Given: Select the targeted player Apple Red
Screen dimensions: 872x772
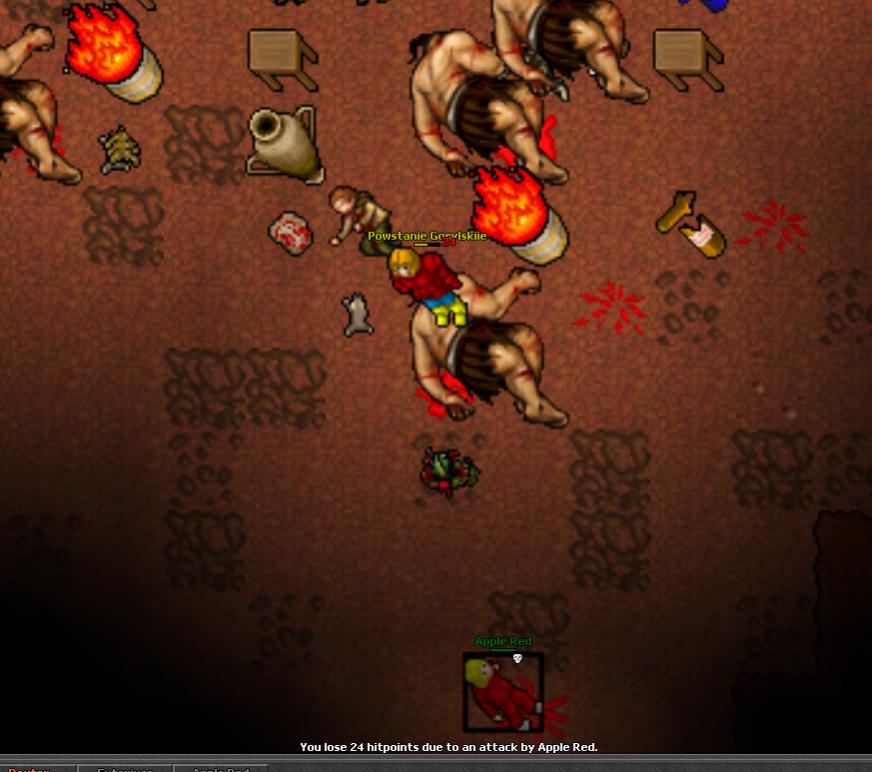Looking at the screenshot, I should tap(503, 692).
